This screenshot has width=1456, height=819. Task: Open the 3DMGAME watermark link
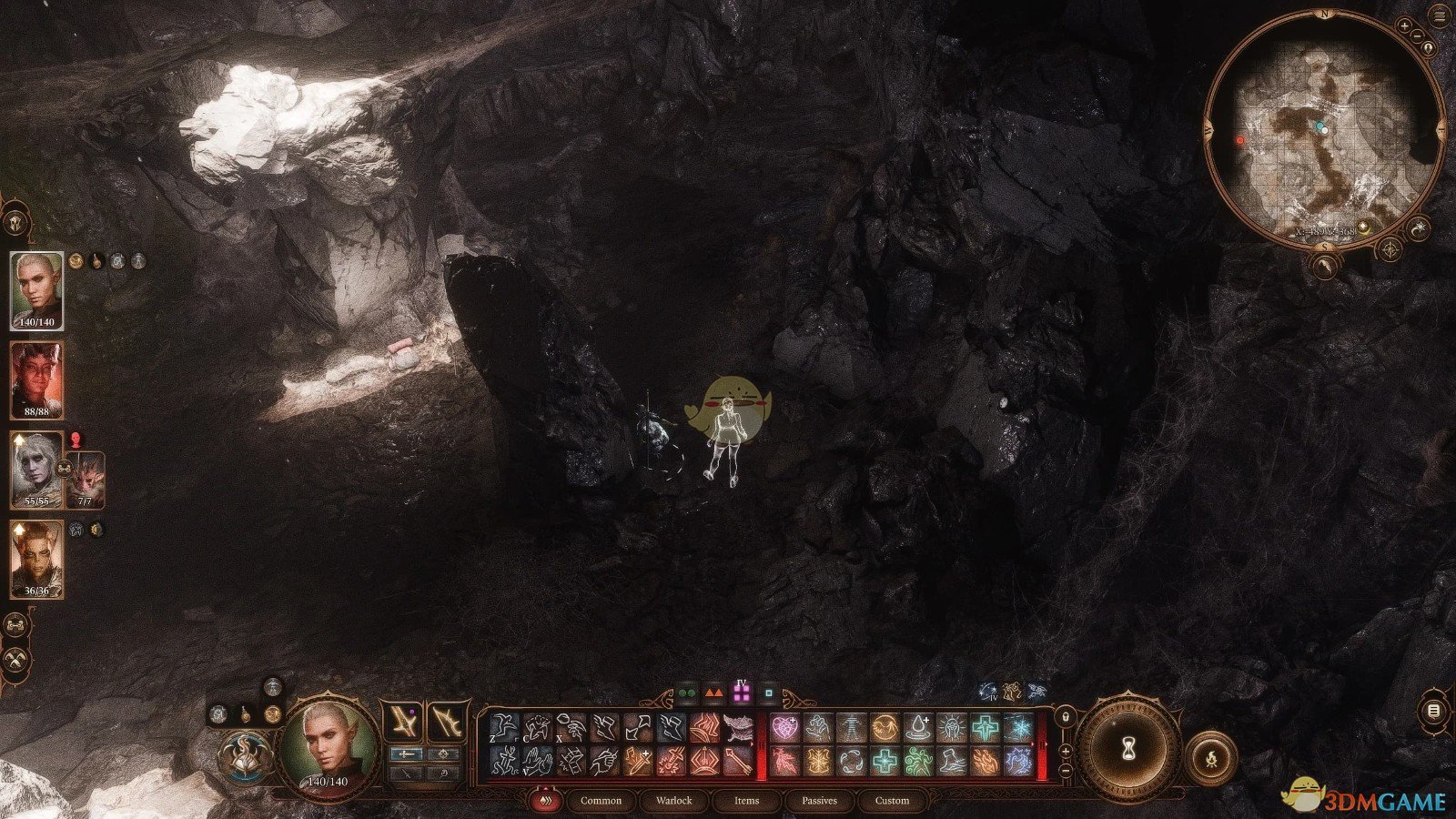1365,799
